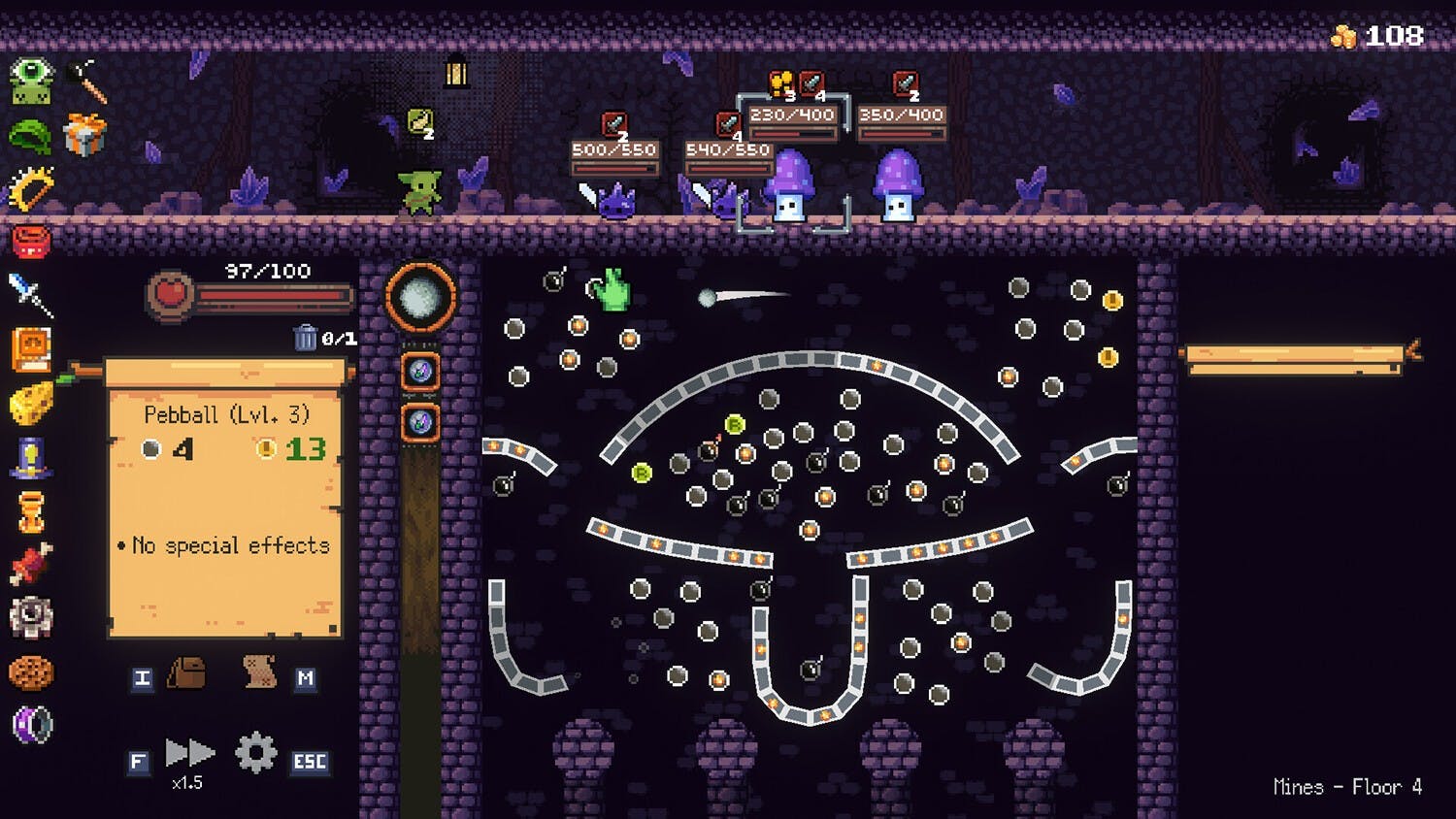Inspect the blue sword relic
The height and width of the screenshot is (819, 1456).
tap(30, 294)
